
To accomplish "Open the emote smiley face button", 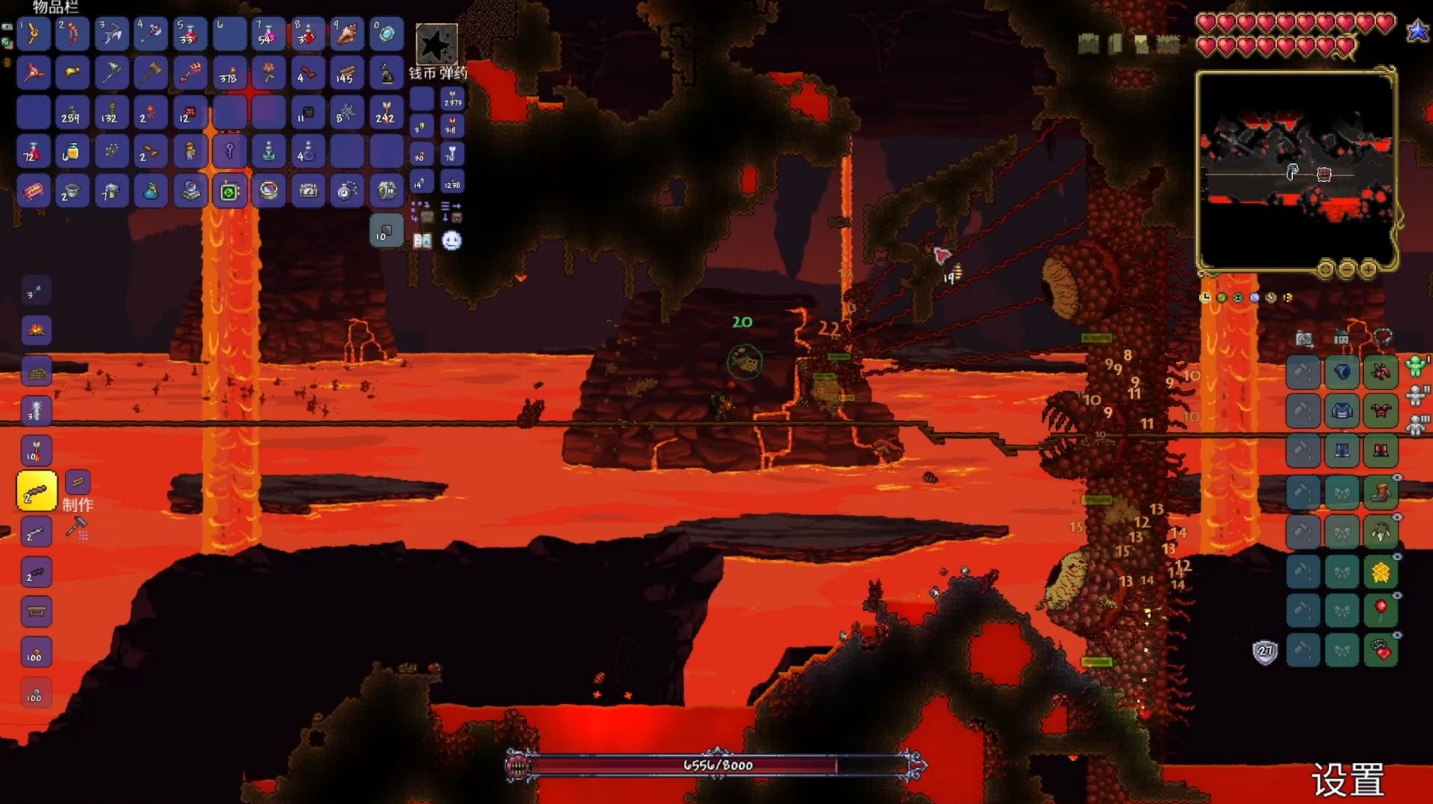I will point(452,241).
